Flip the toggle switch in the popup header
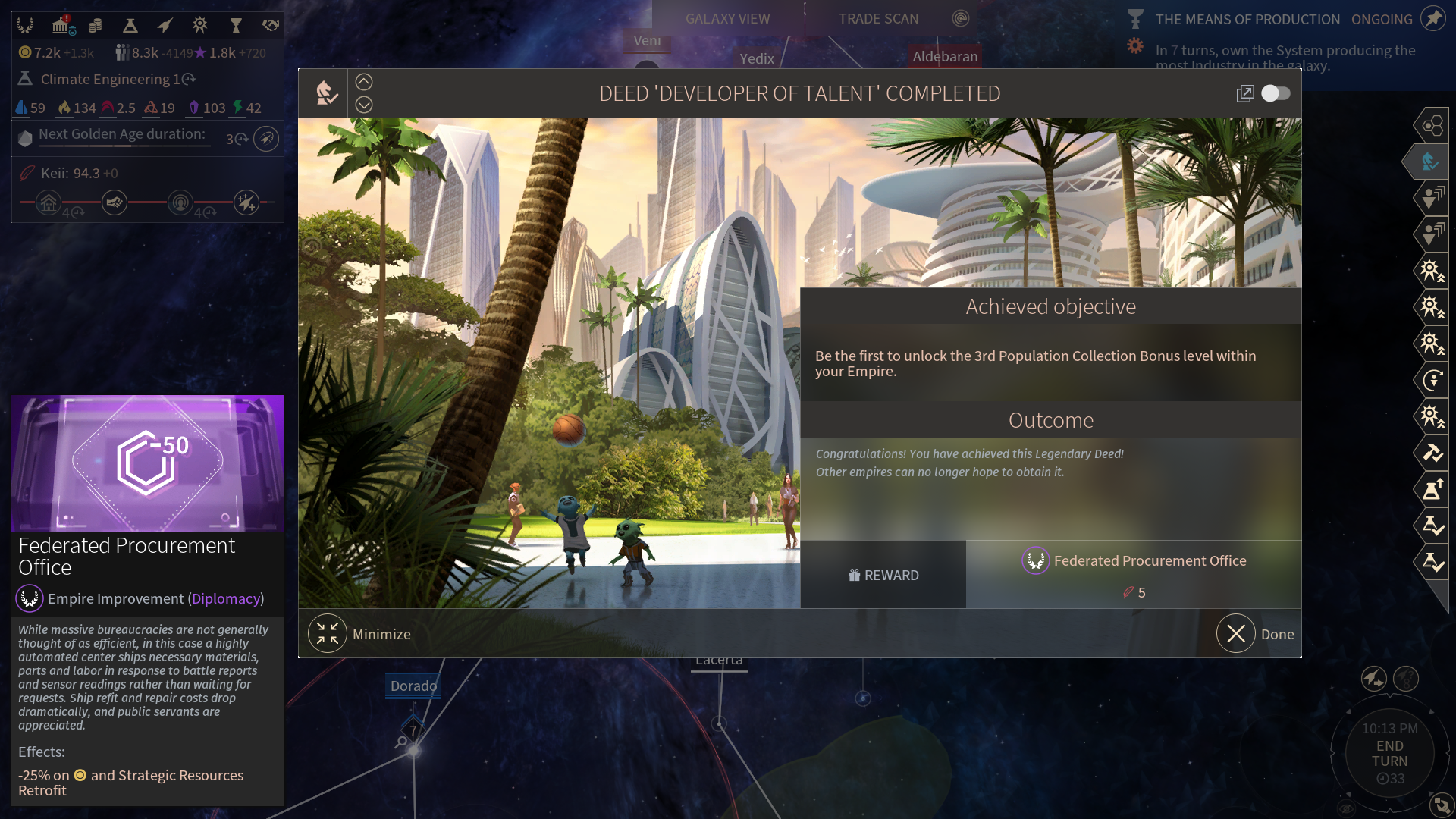The image size is (1456, 819). click(x=1276, y=93)
